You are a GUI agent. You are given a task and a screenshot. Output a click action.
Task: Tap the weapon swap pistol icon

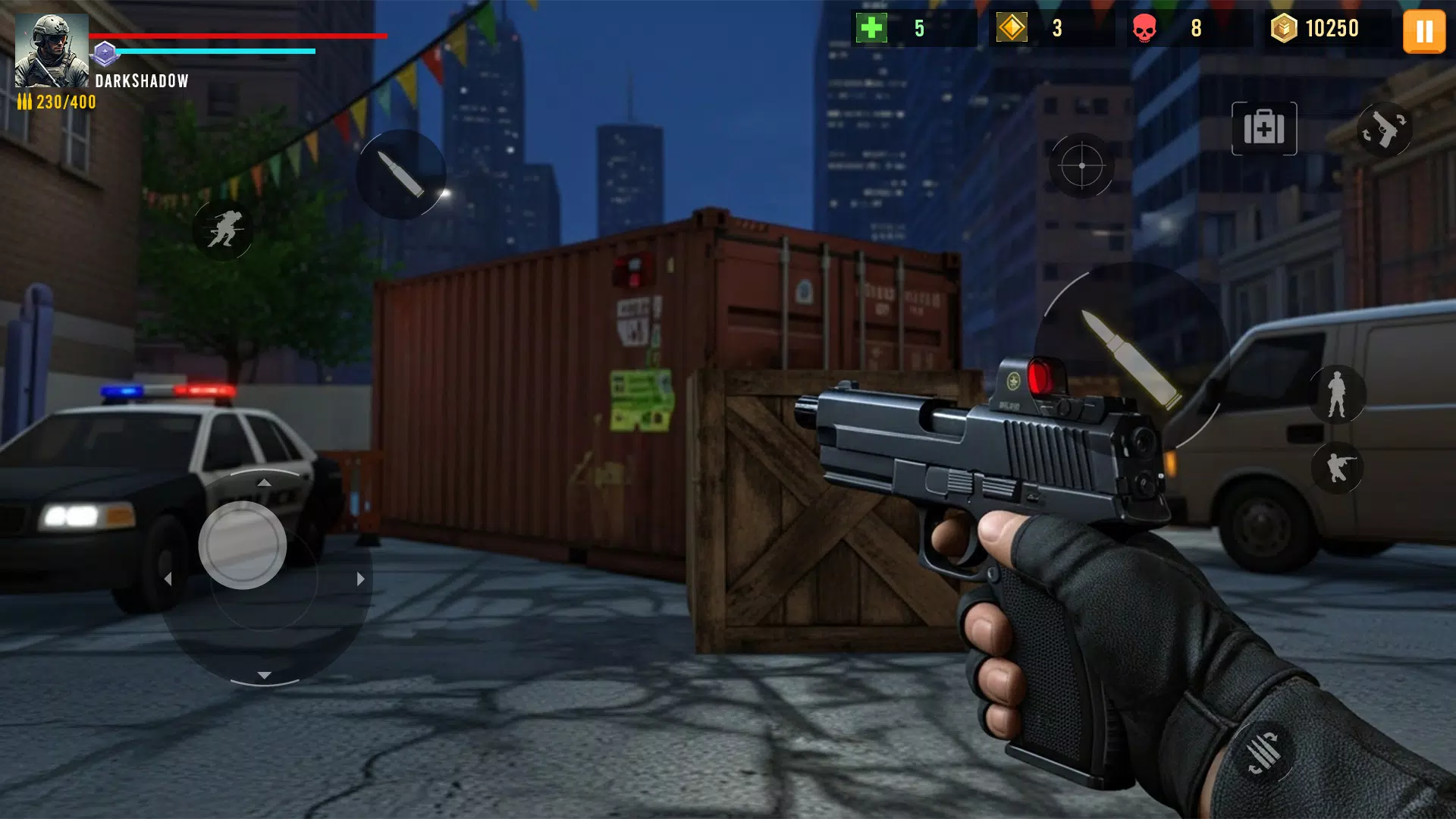[x=1385, y=129]
